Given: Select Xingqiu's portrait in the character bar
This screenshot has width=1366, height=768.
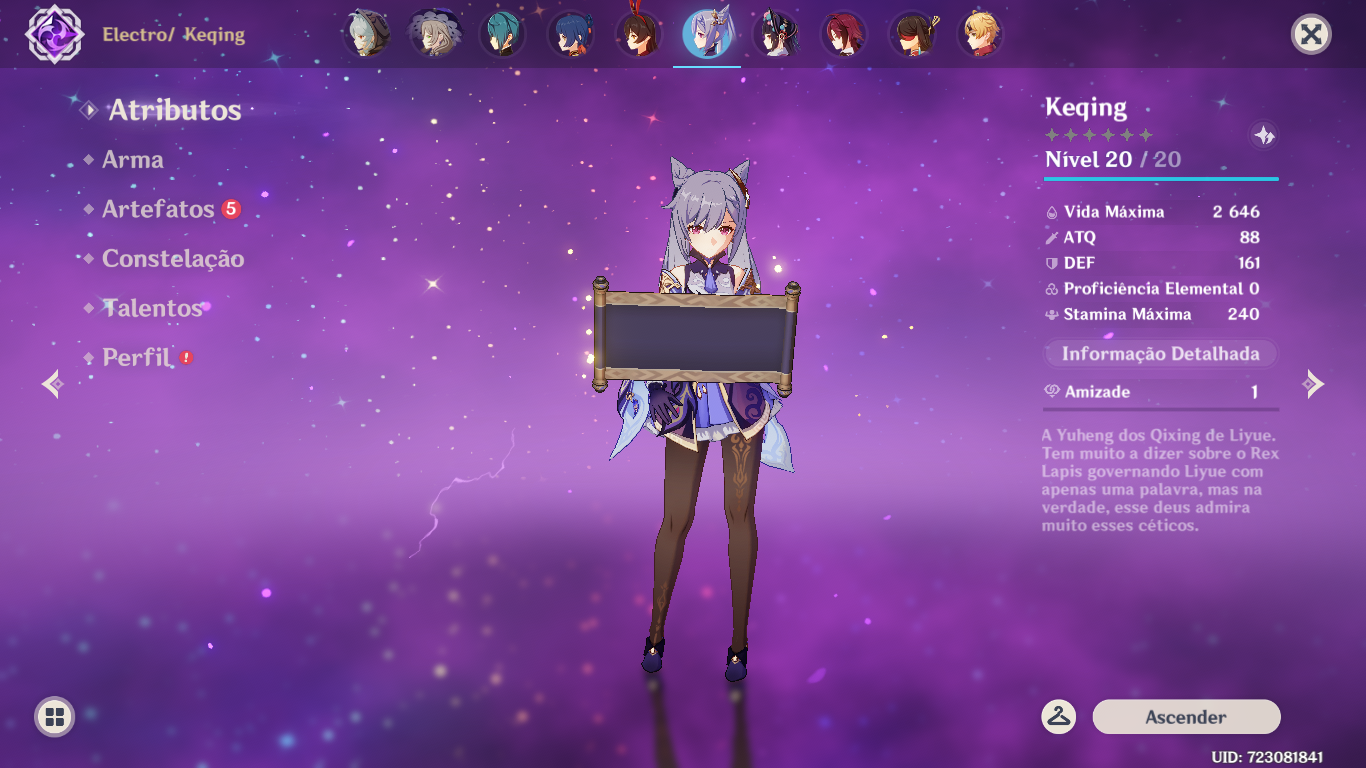Looking at the screenshot, I should 572,33.
